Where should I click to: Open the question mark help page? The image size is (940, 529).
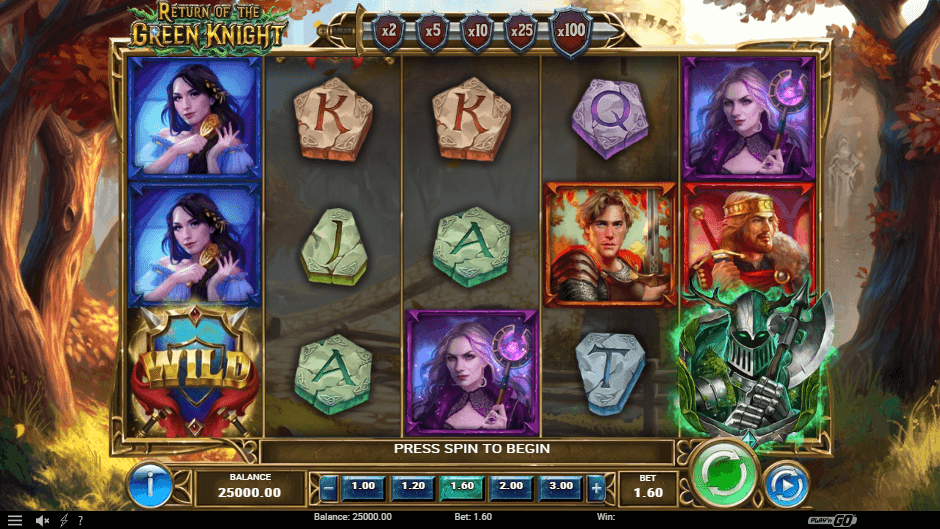pos(80,521)
